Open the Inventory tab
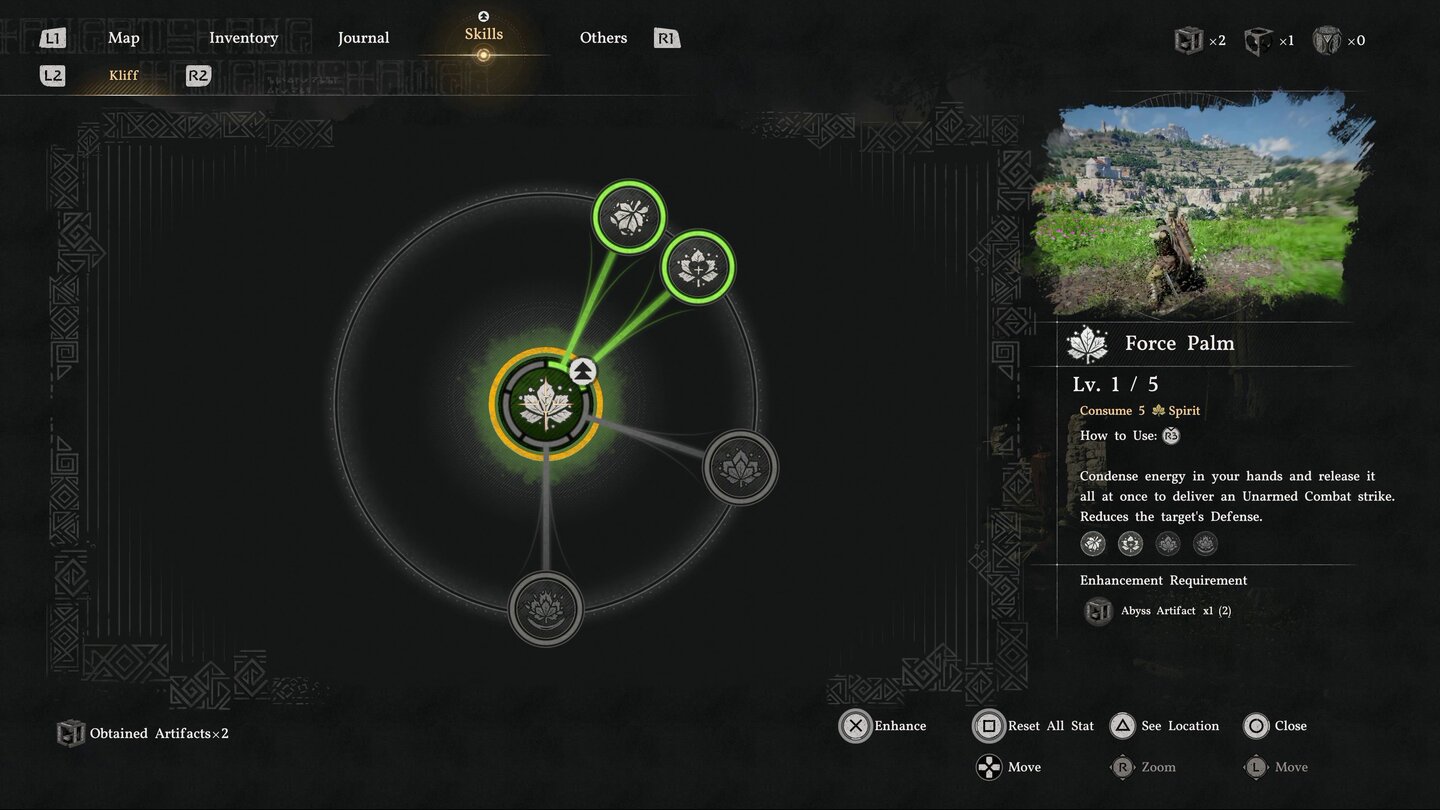Screen dimensions: 1440x810 point(243,38)
